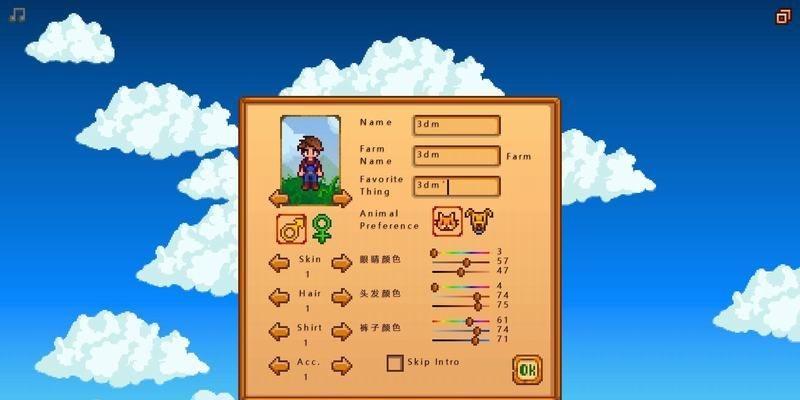Choose the female gender symbol
This screenshot has height=400, width=800.
(321, 229)
